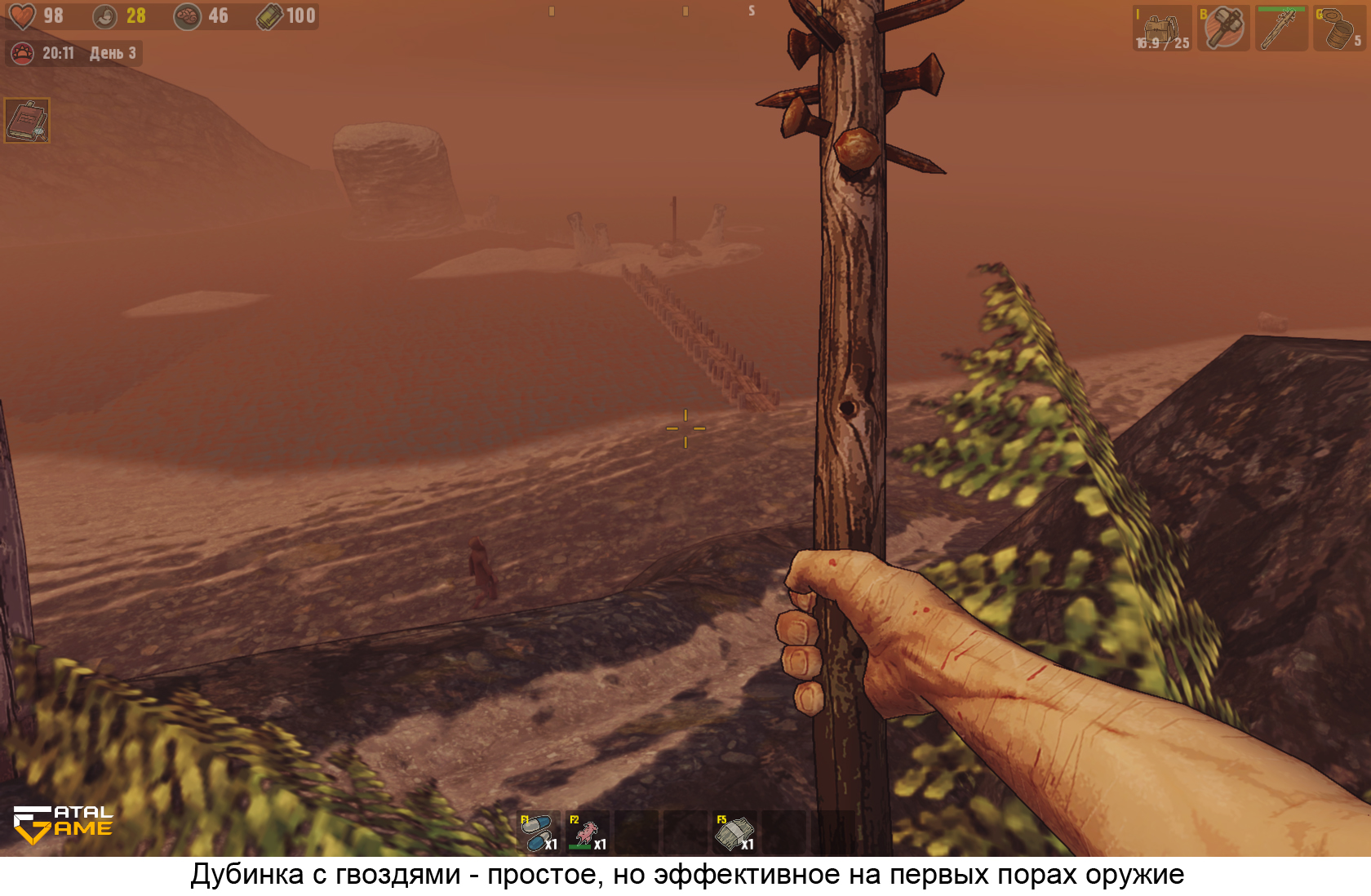Viewport: 1371px width, 896px height.
Task: Select the nailed club weapon slot
Action: click(x=1281, y=29)
